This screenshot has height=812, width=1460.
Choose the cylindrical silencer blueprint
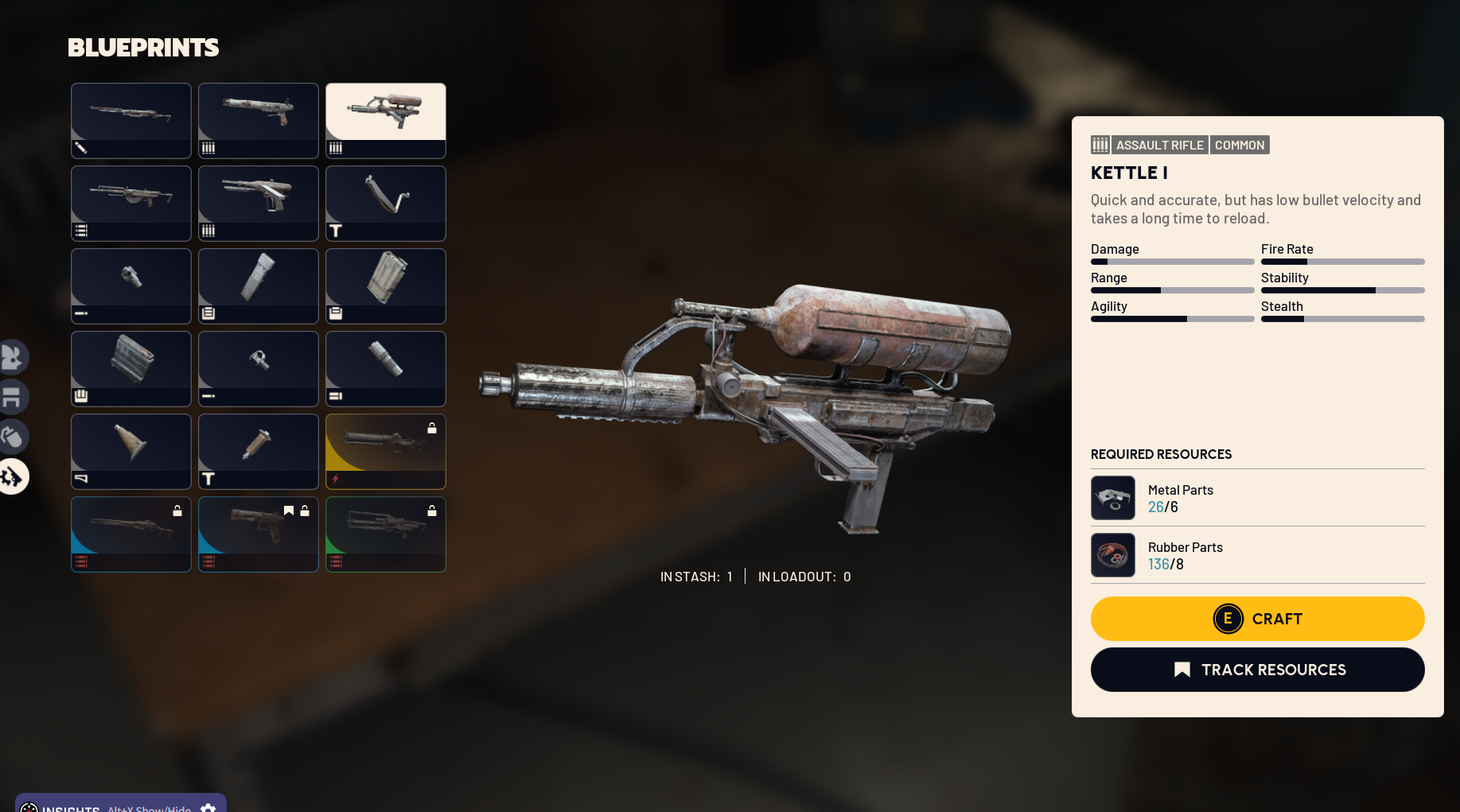(386, 368)
